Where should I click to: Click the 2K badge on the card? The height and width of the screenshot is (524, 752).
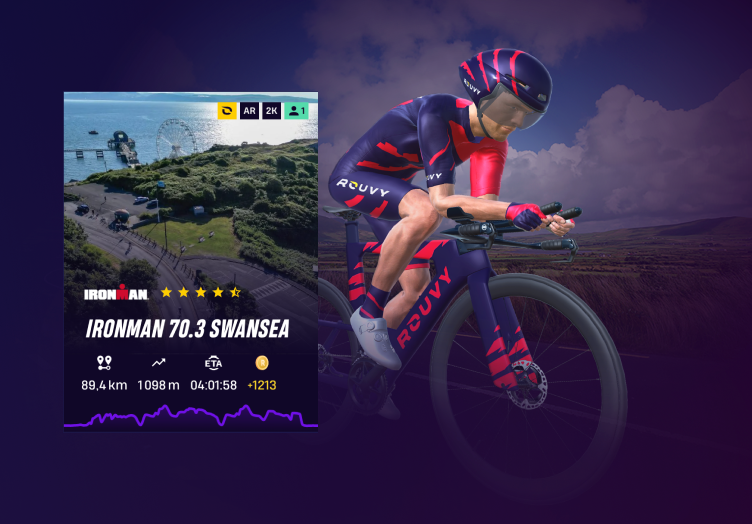coord(272,111)
